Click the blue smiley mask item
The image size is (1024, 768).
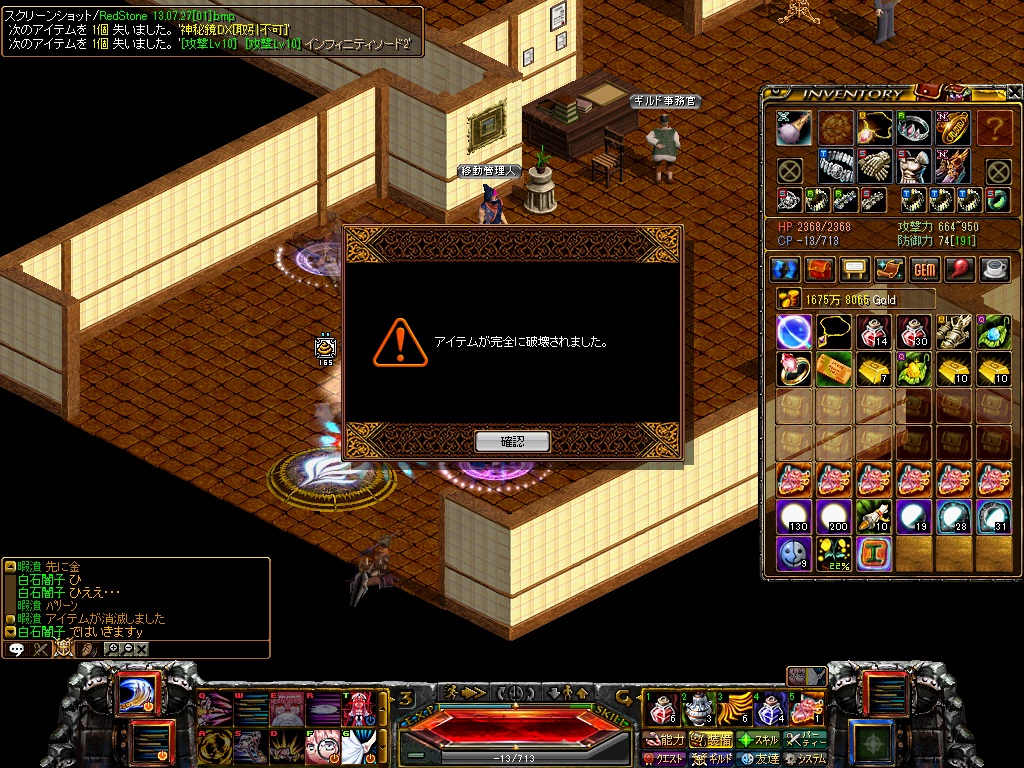coord(794,553)
